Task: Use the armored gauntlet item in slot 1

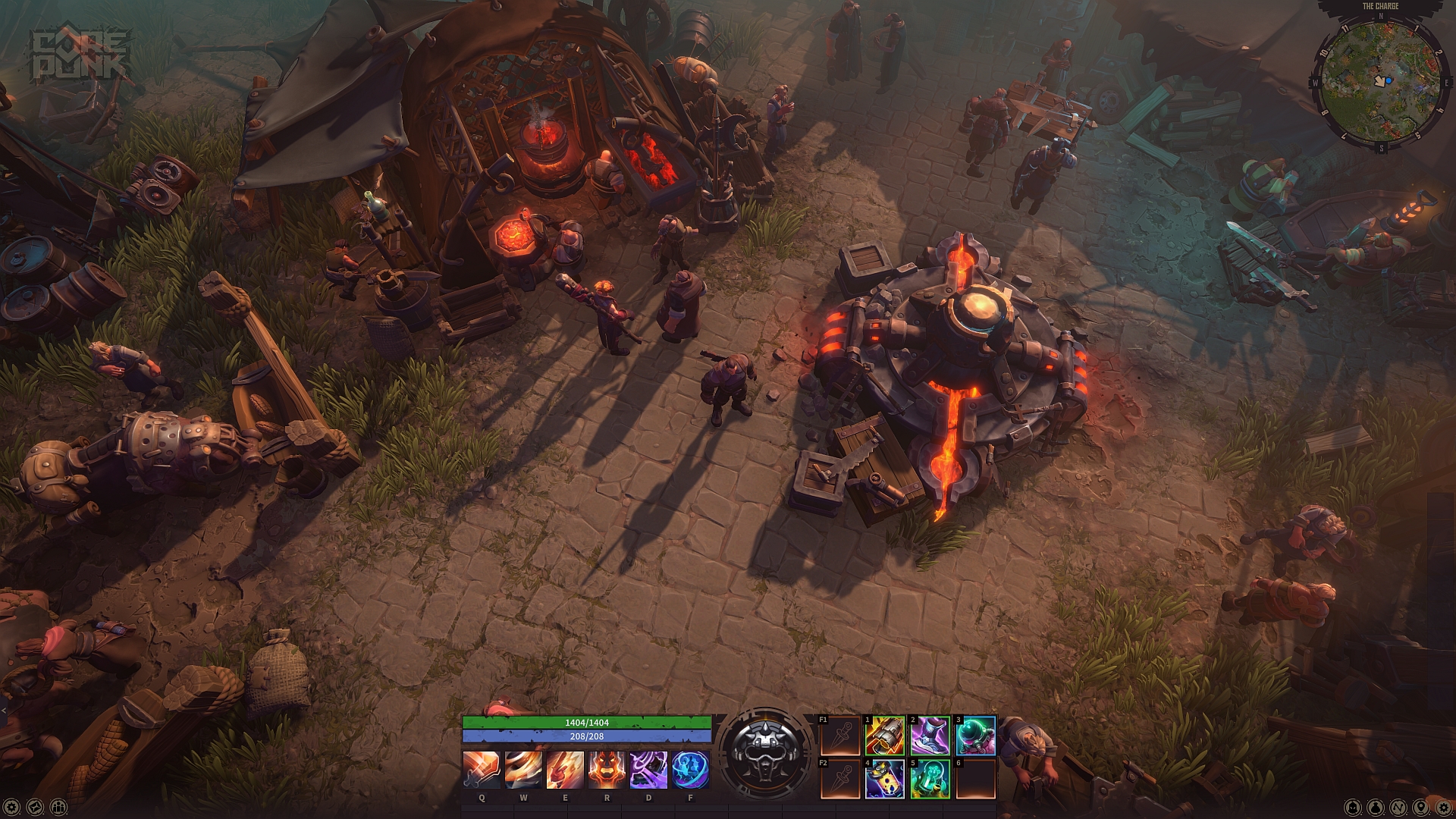Action: 885,736
